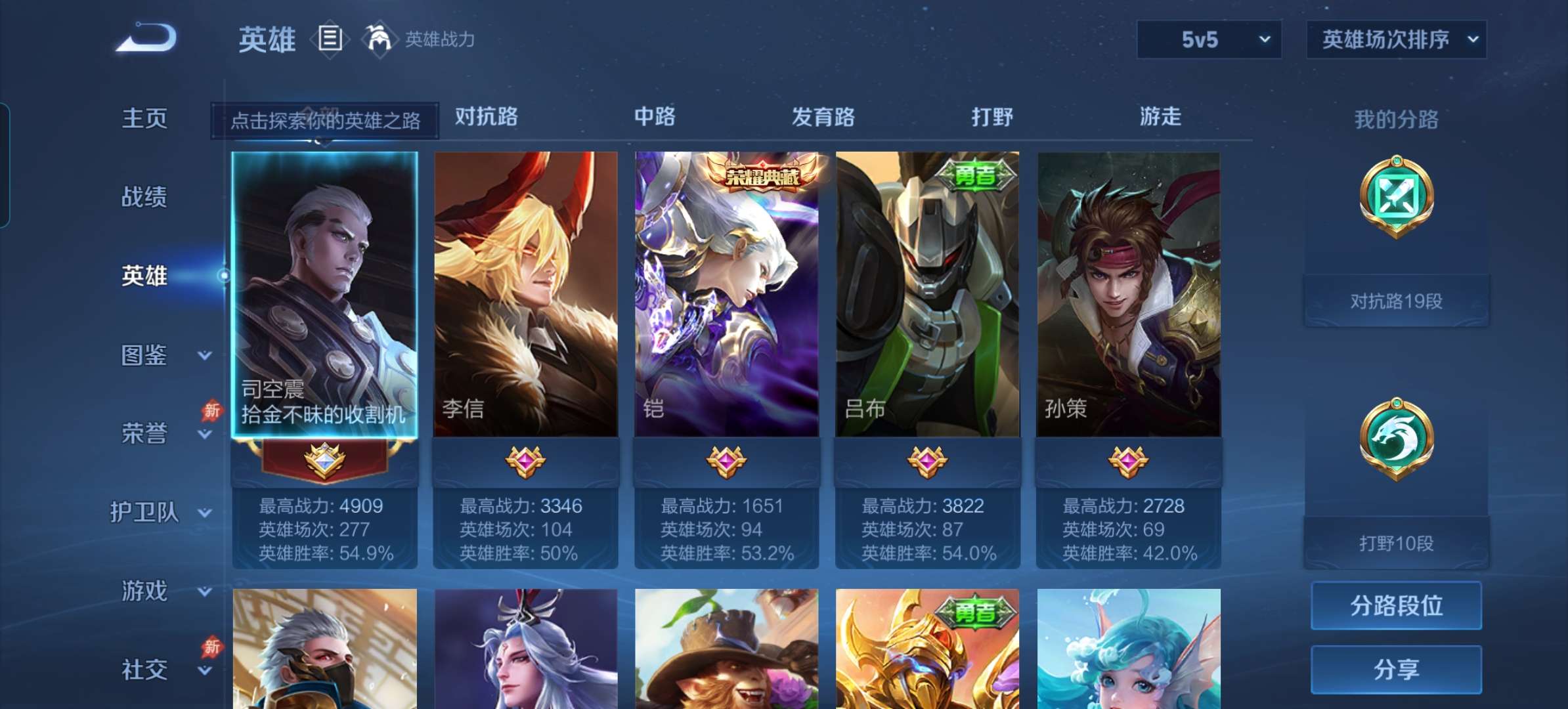Click the 分享 button
The height and width of the screenshot is (709, 1568).
pyautogui.click(x=1396, y=668)
